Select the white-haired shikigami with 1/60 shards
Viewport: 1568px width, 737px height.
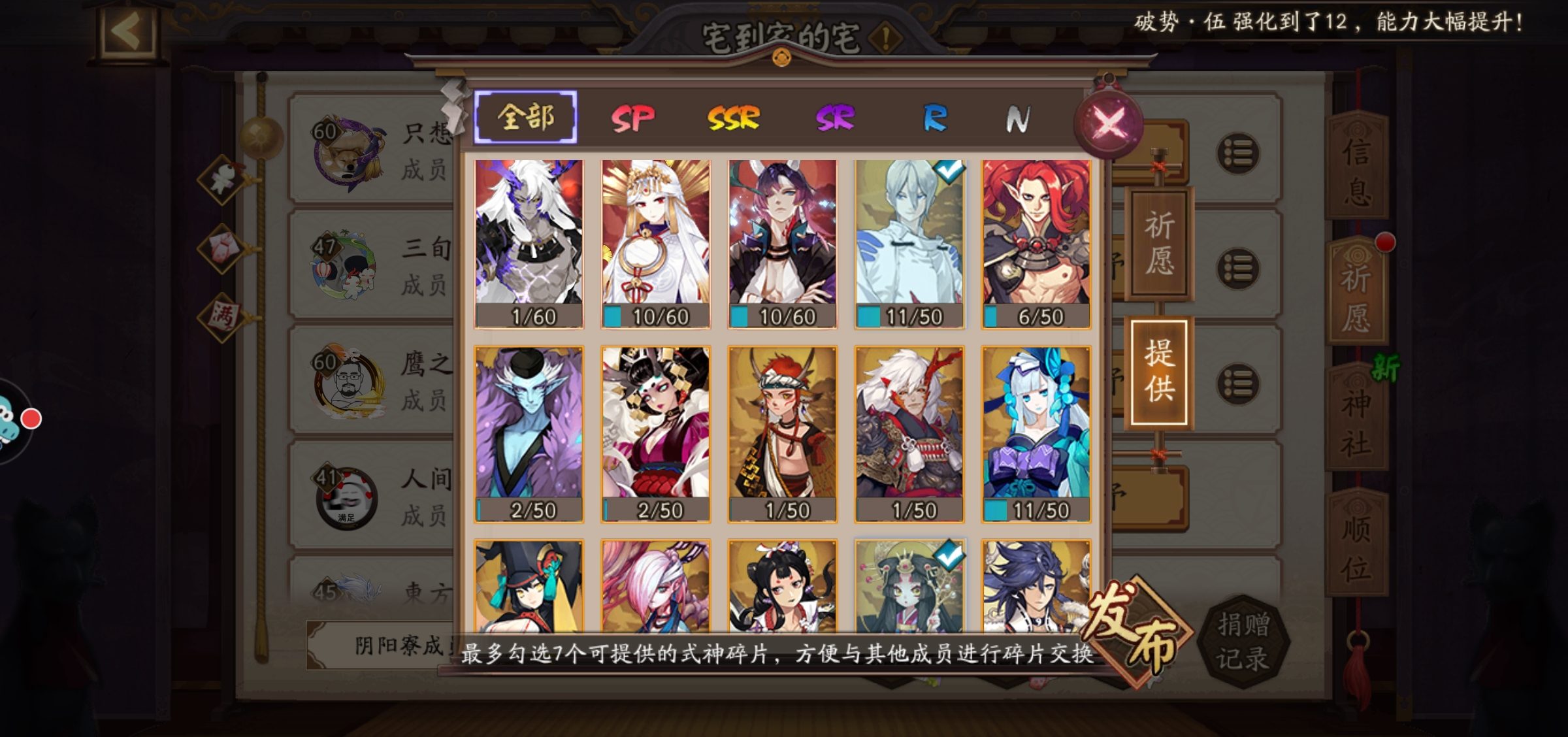[x=529, y=243]
